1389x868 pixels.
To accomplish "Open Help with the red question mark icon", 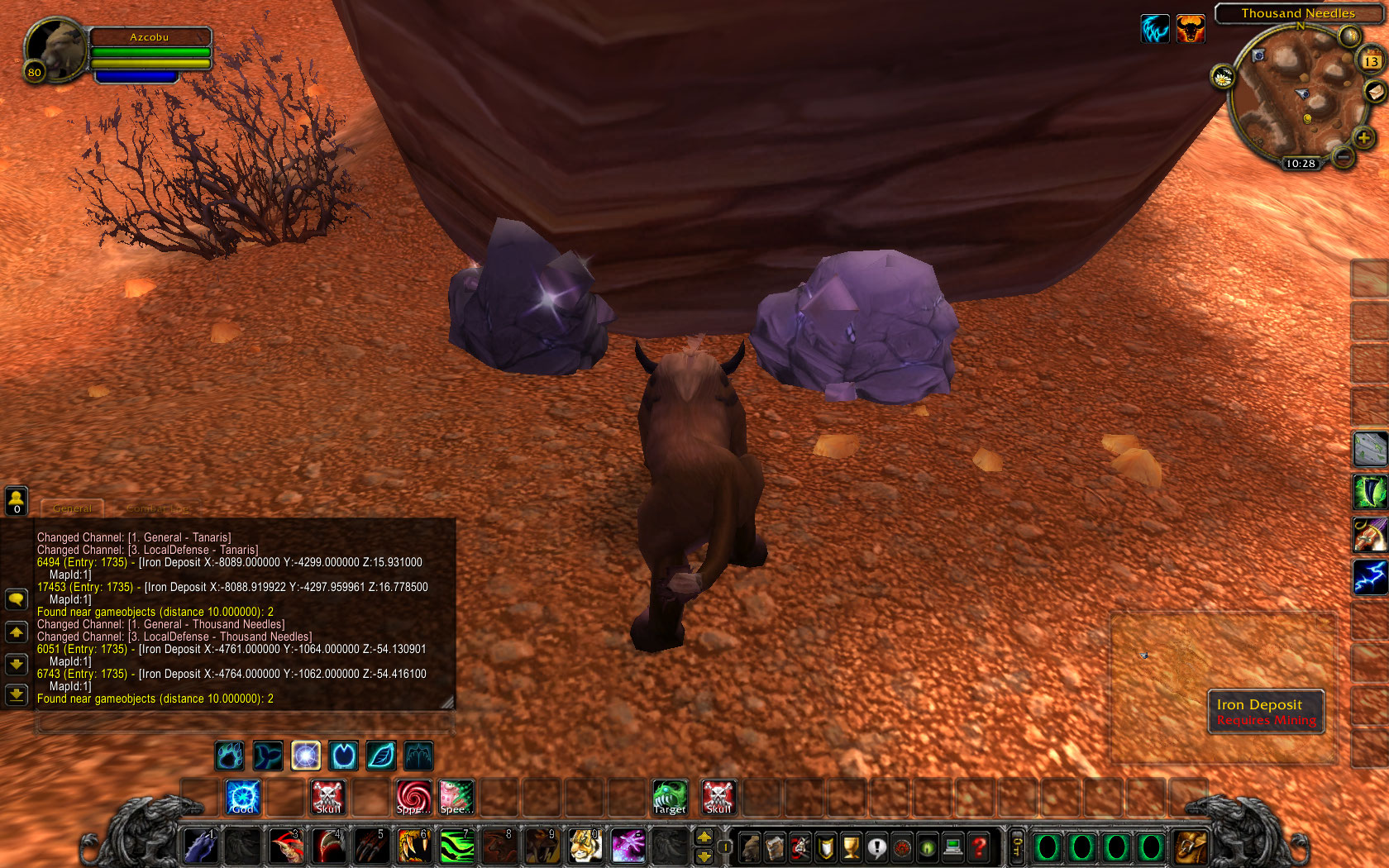I will click(x=976, y=846).
